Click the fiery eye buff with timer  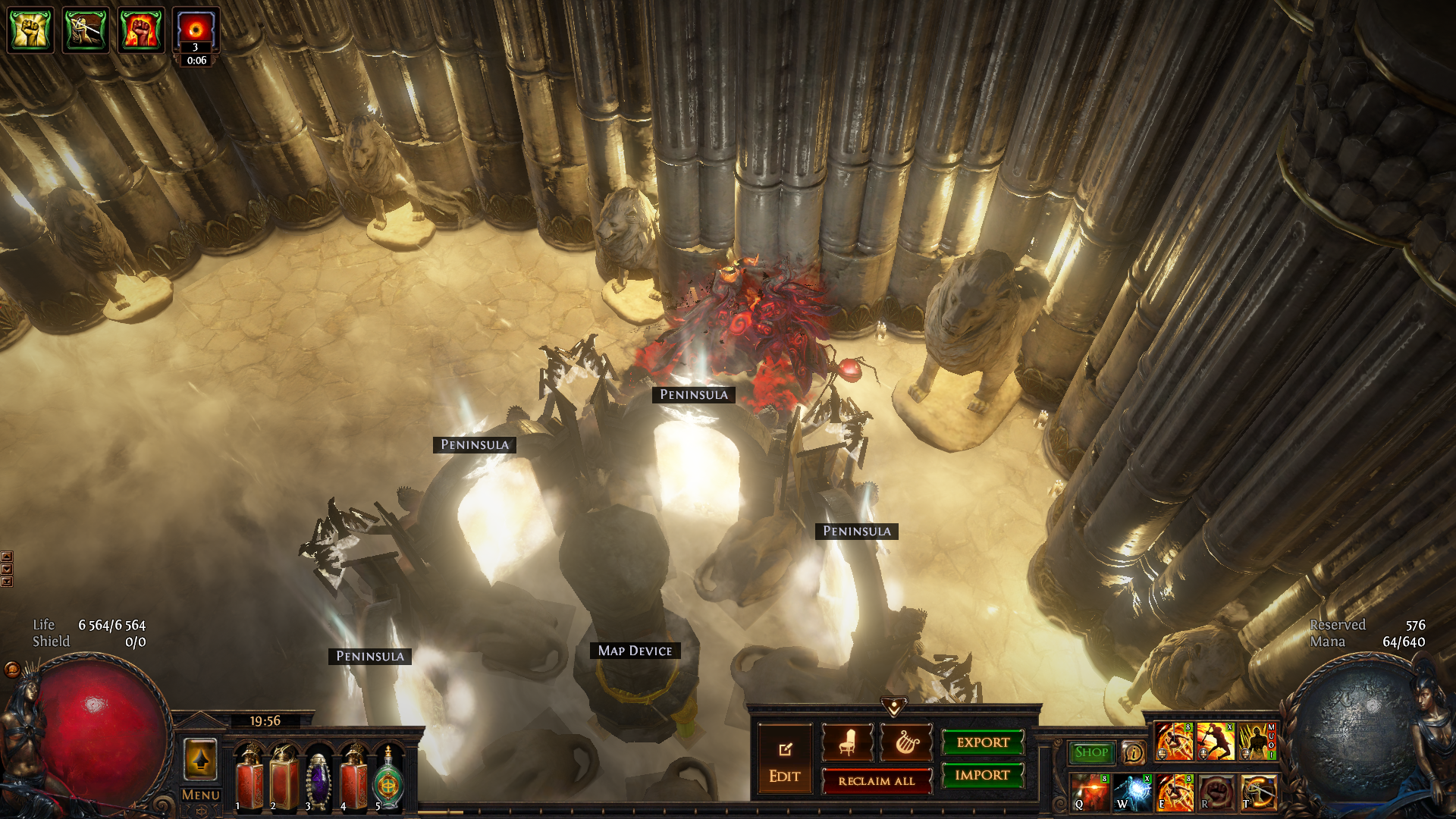coord(196,30)
